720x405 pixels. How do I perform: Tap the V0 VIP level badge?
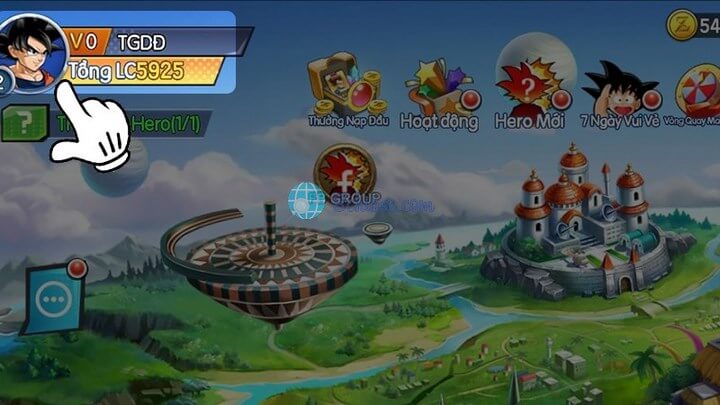(86, 41)
